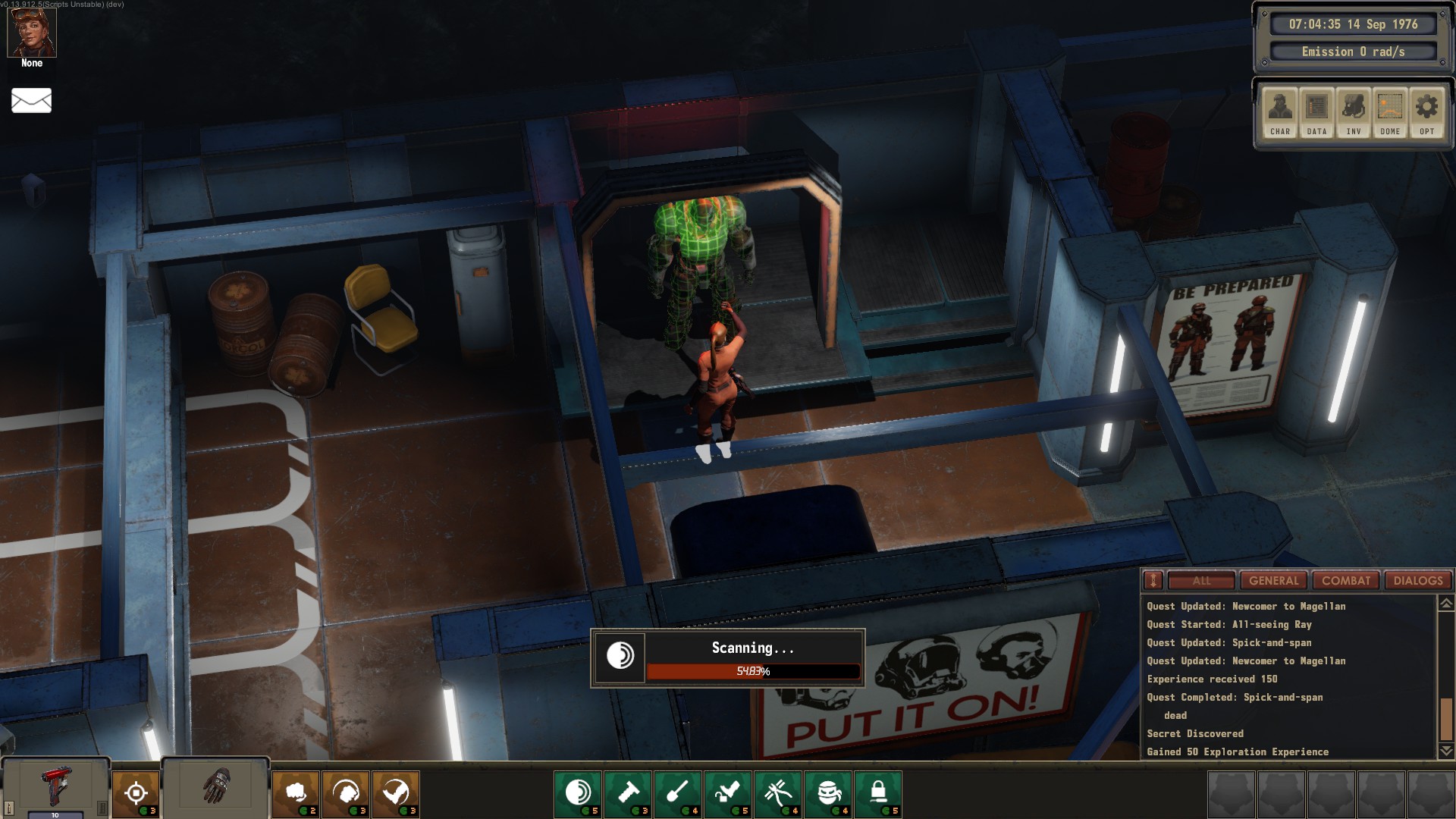Use the wire cutters skill
Image resolution: width=1456 pixels, height=819 pixels.
click(x=778, y=793)
